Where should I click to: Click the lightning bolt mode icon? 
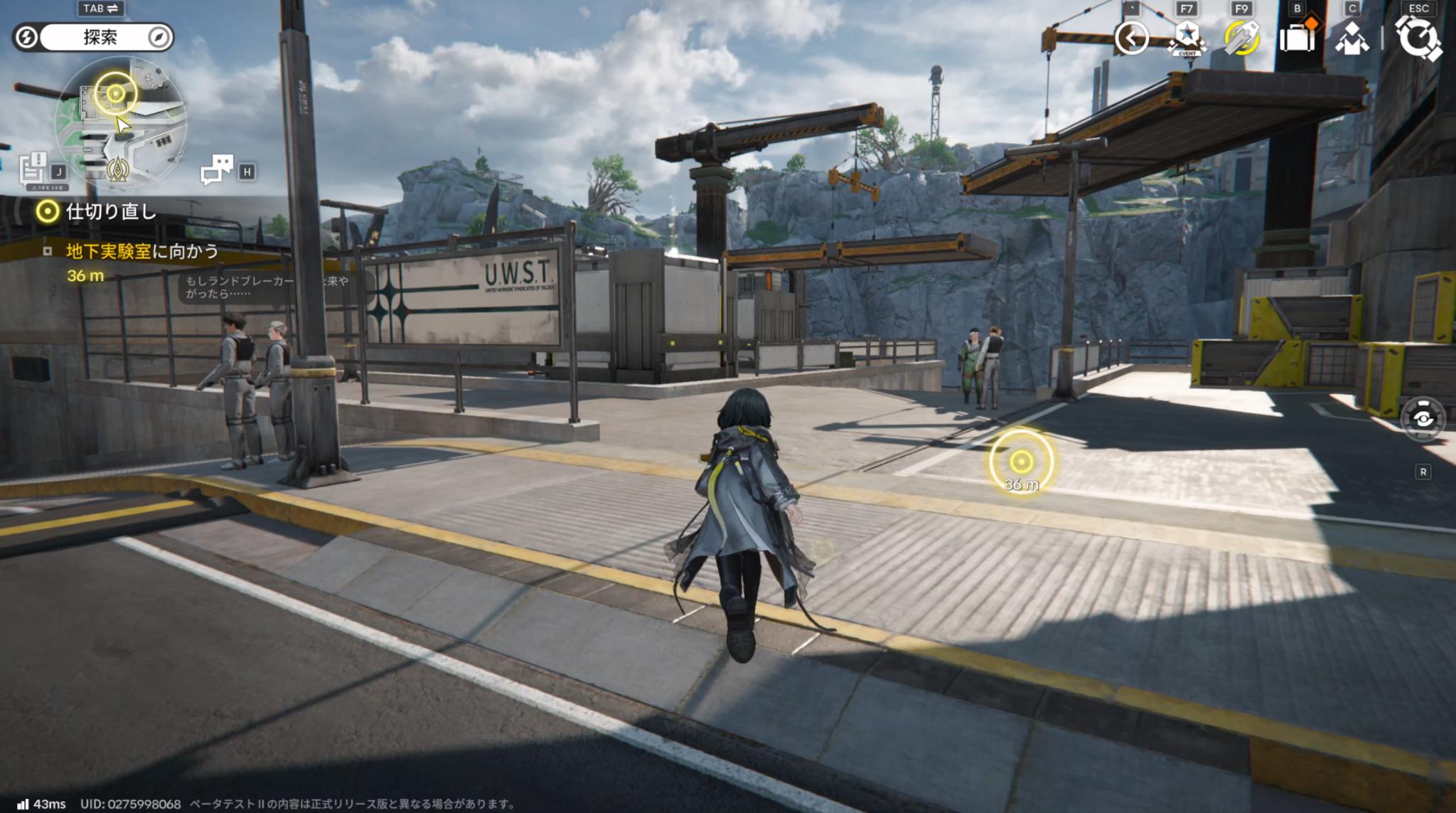click(x=26, y=37)
